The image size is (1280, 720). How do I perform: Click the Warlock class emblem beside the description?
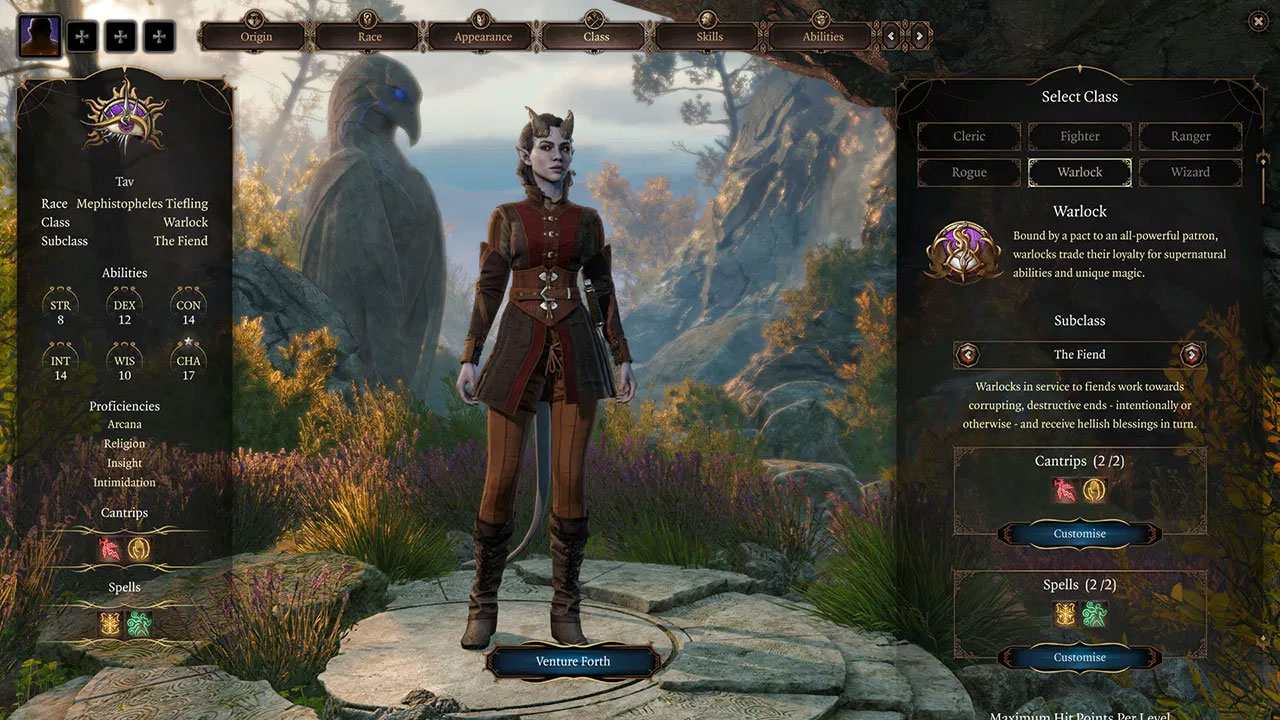pos(966,250)
